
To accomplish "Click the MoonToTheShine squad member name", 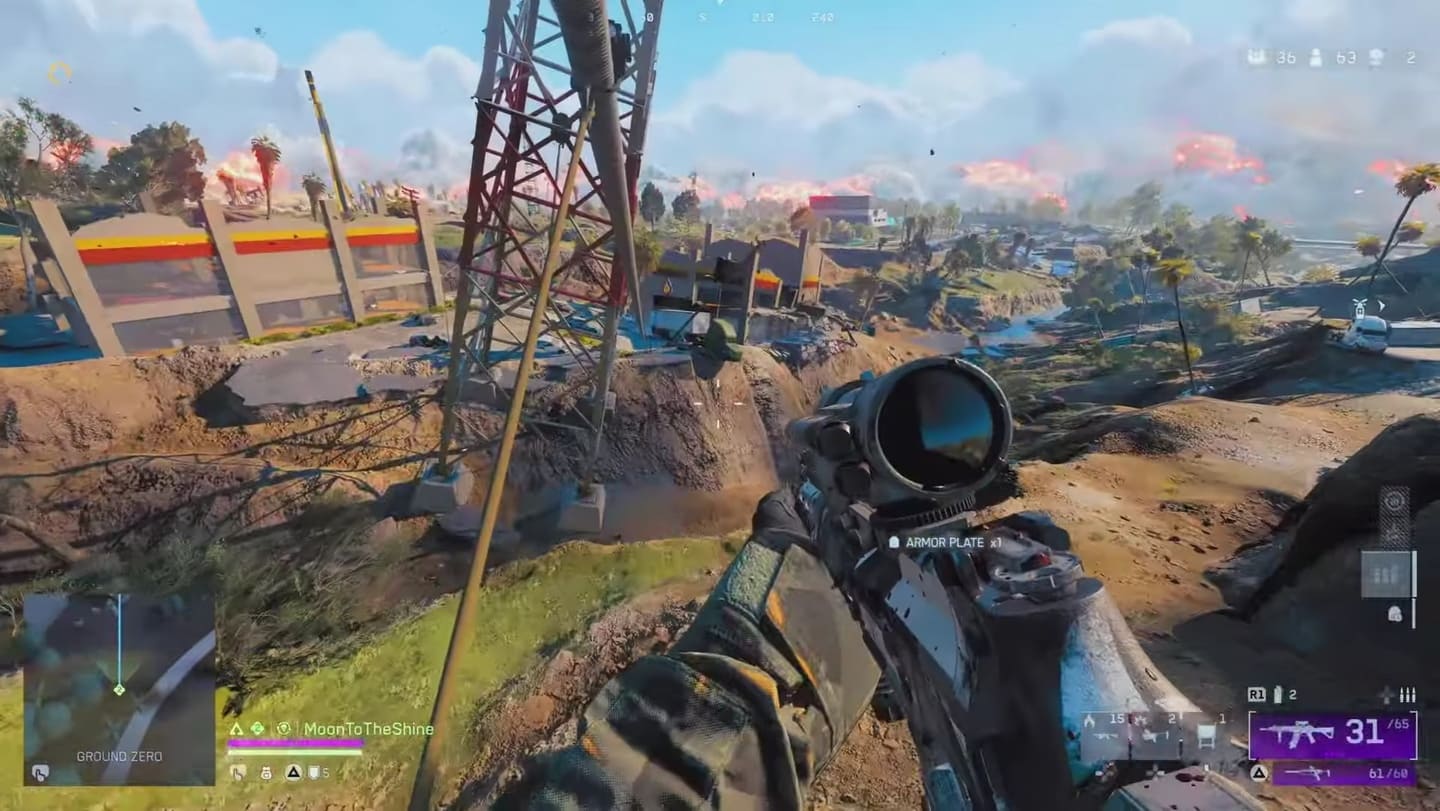I will tap(368, 729).
